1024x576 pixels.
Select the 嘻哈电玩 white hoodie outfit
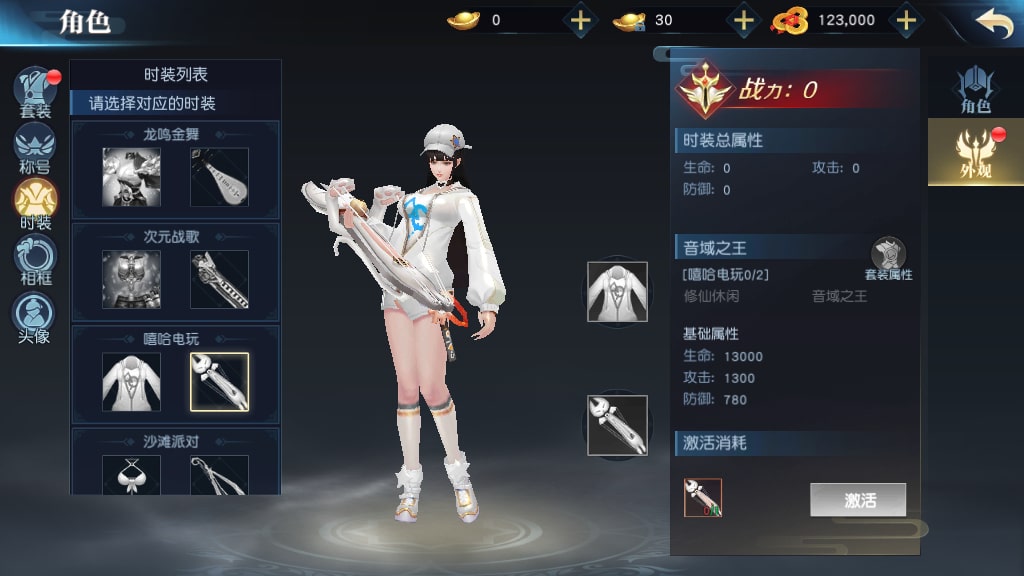coord(131,381)
